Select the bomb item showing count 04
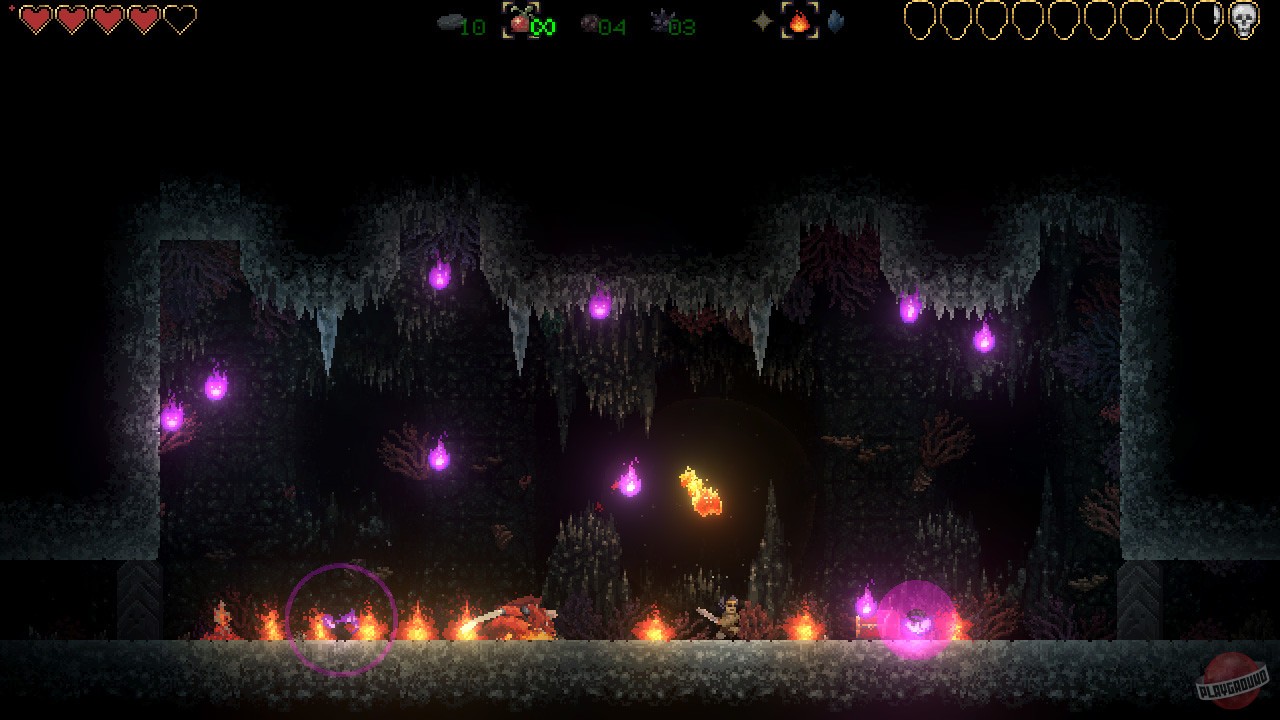 pos(589,23)
